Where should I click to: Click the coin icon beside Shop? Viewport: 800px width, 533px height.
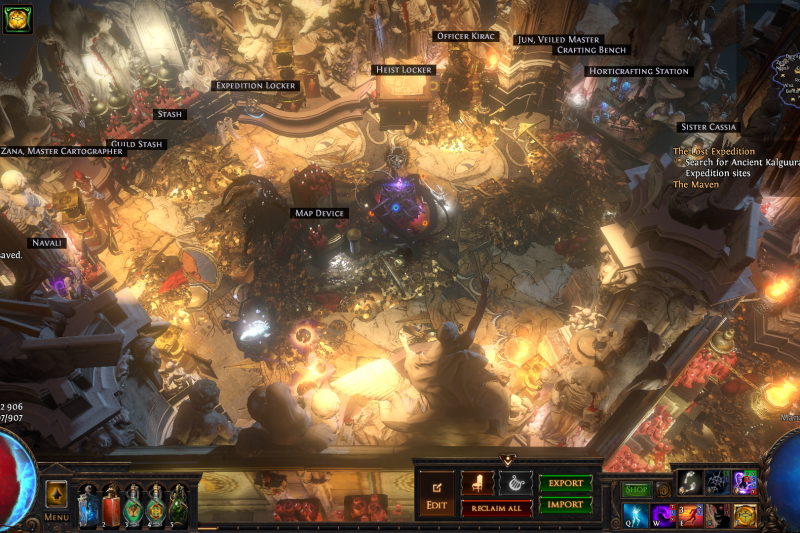(x=663, y=490)
